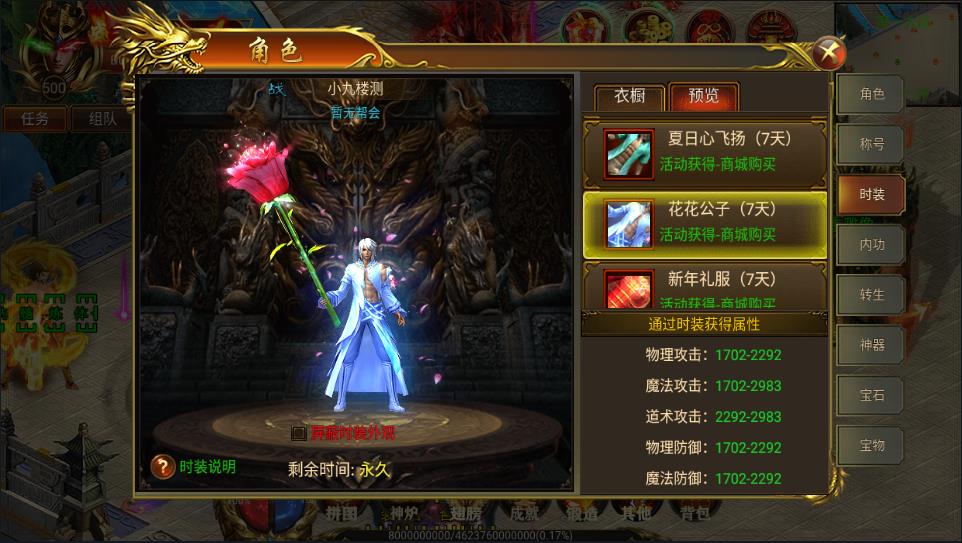Open the 角色 side tab
962x543 pixels.
[872, 95]
